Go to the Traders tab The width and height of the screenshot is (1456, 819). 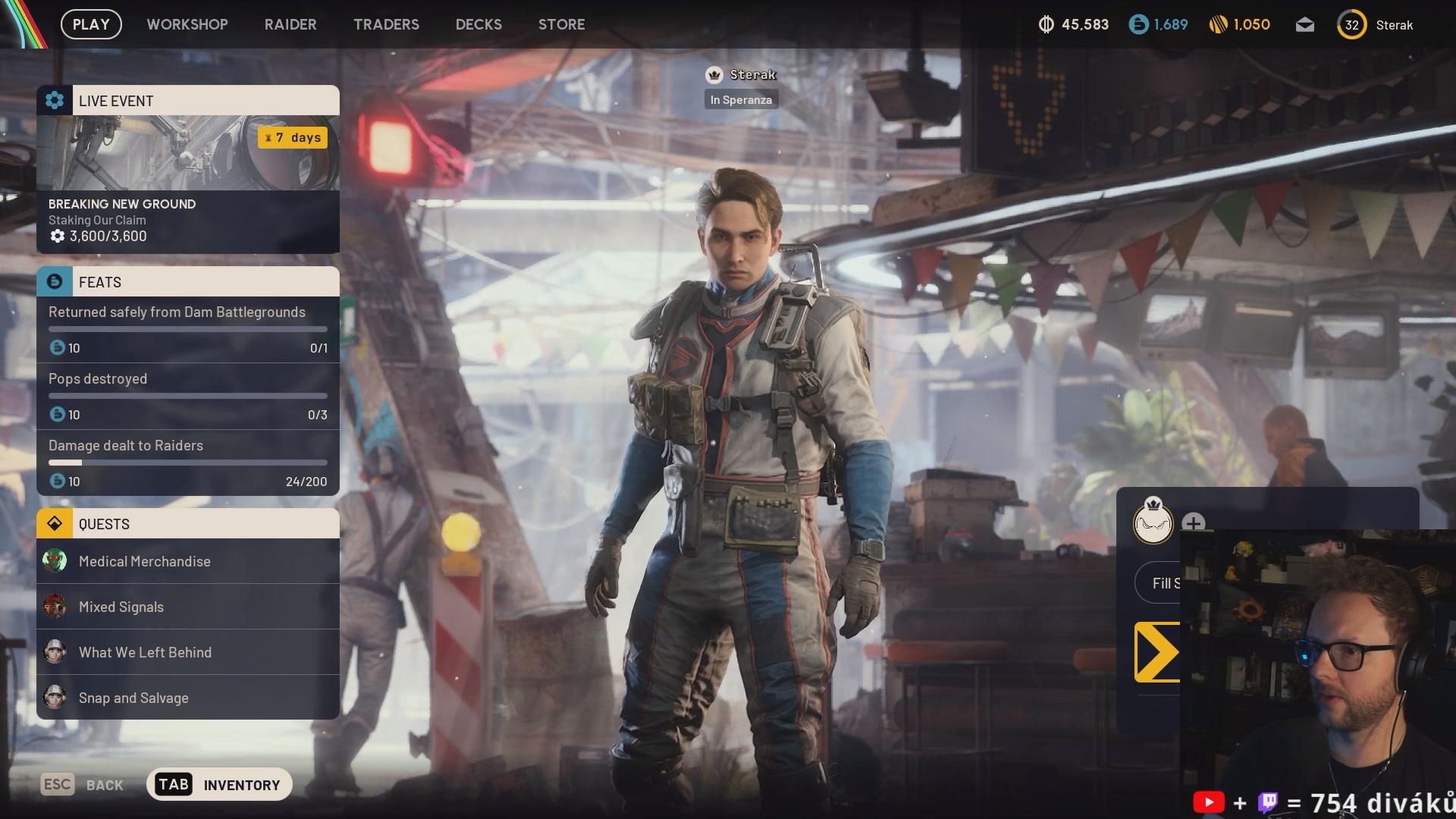[386, 24]
